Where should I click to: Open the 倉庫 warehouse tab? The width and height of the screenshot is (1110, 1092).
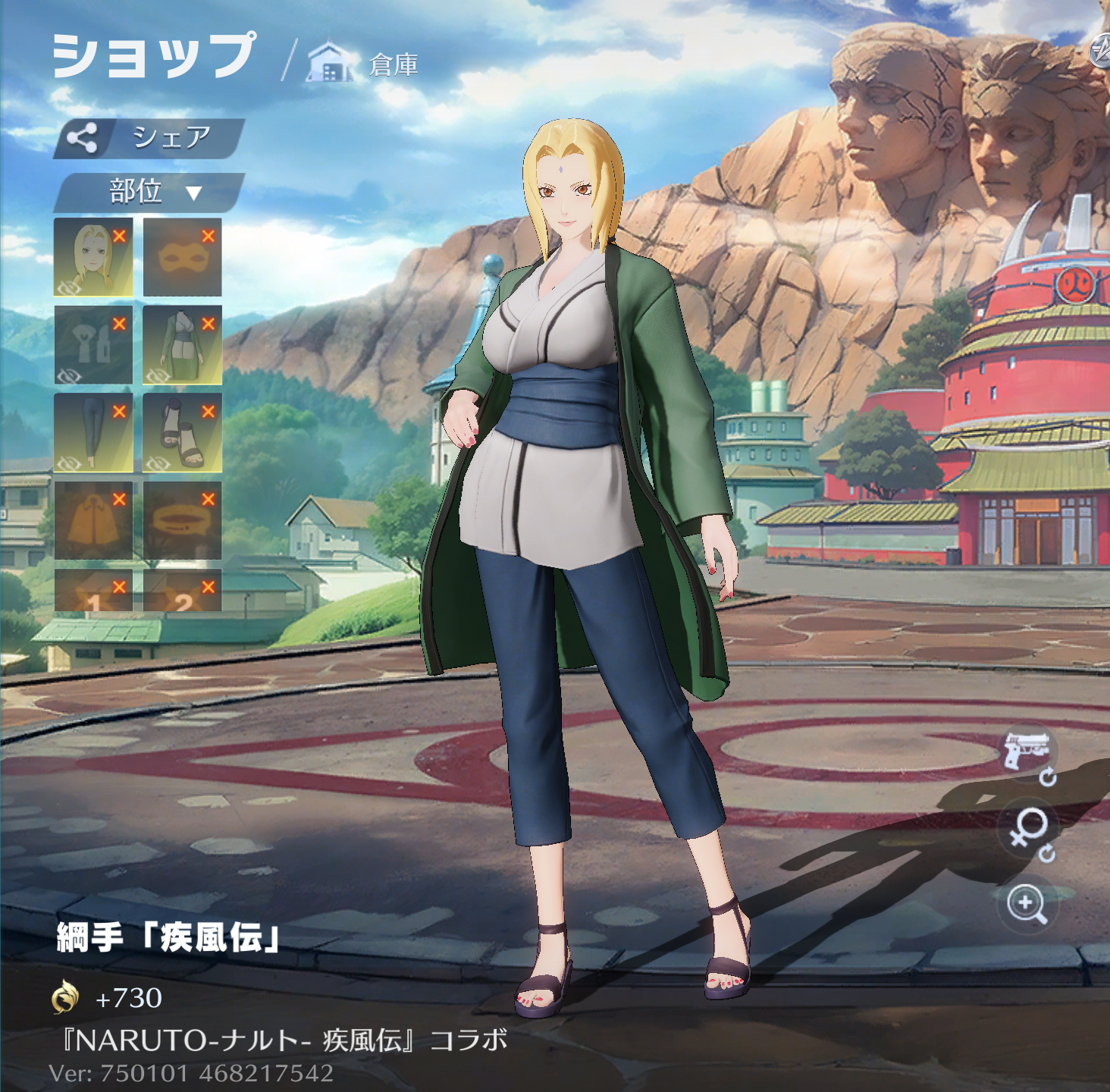pos(364,64)
